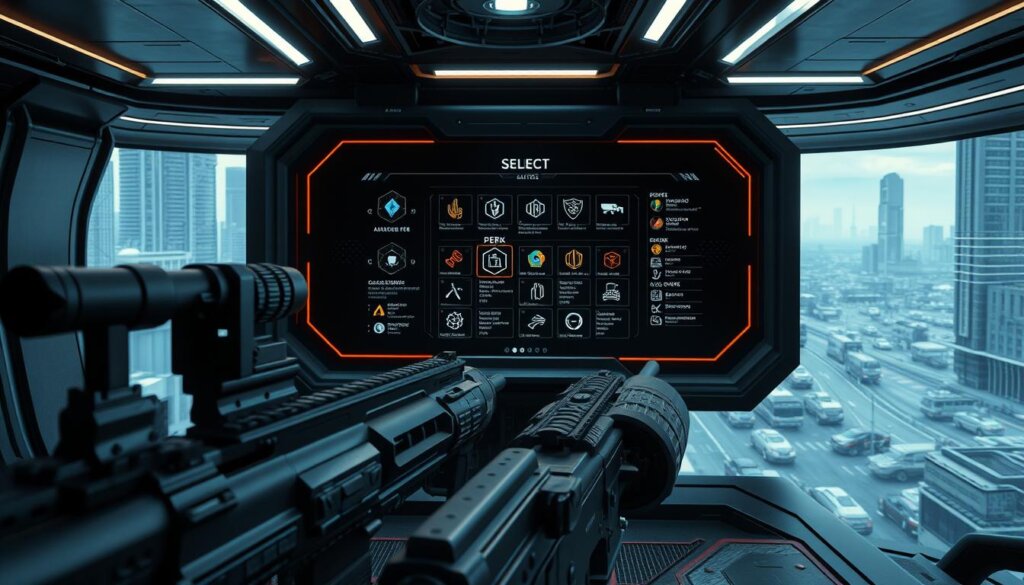Choose the winged swoosh perk tile

(x=535, y=321)
